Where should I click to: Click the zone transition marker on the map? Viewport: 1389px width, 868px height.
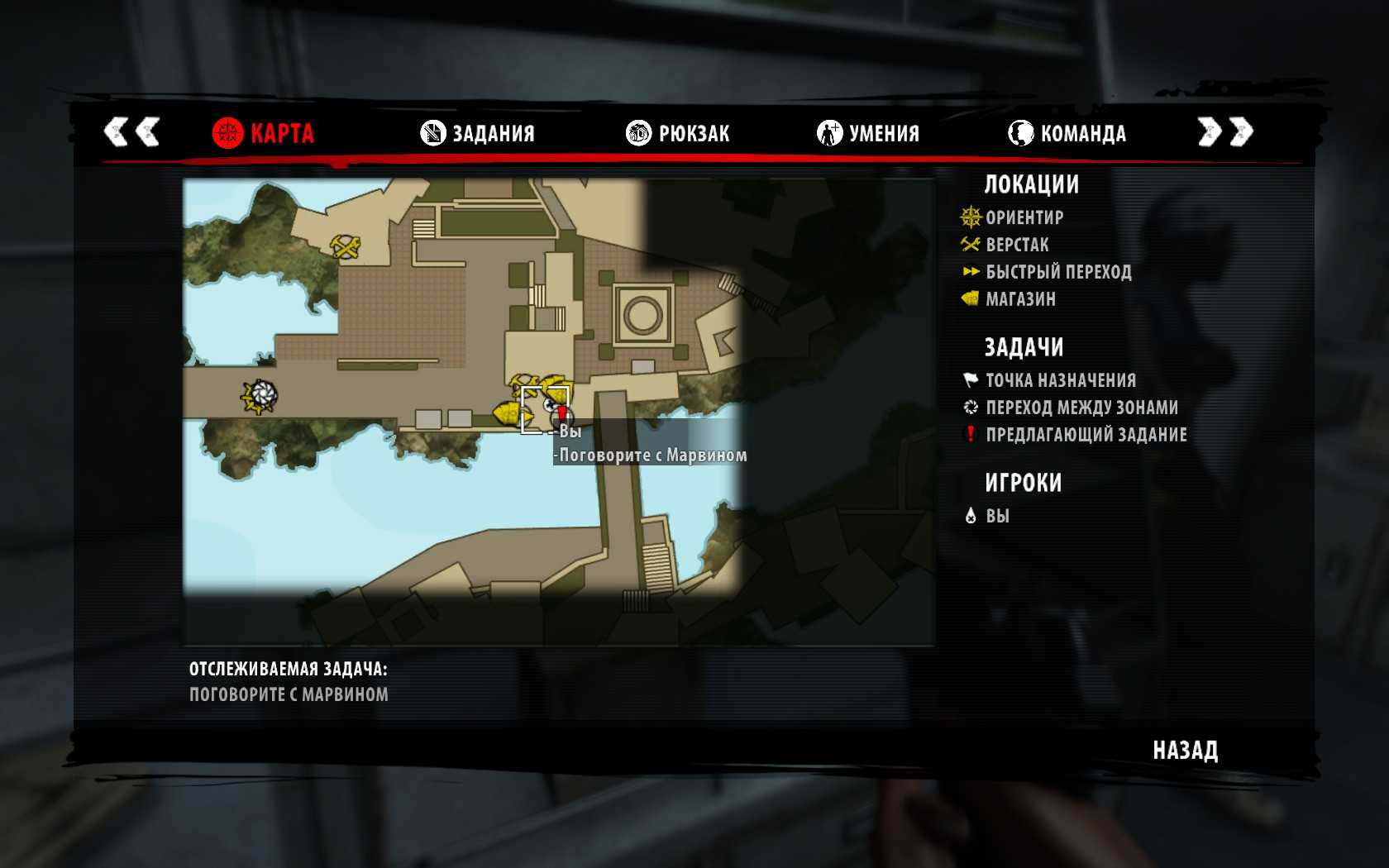[x=260, y=396]
